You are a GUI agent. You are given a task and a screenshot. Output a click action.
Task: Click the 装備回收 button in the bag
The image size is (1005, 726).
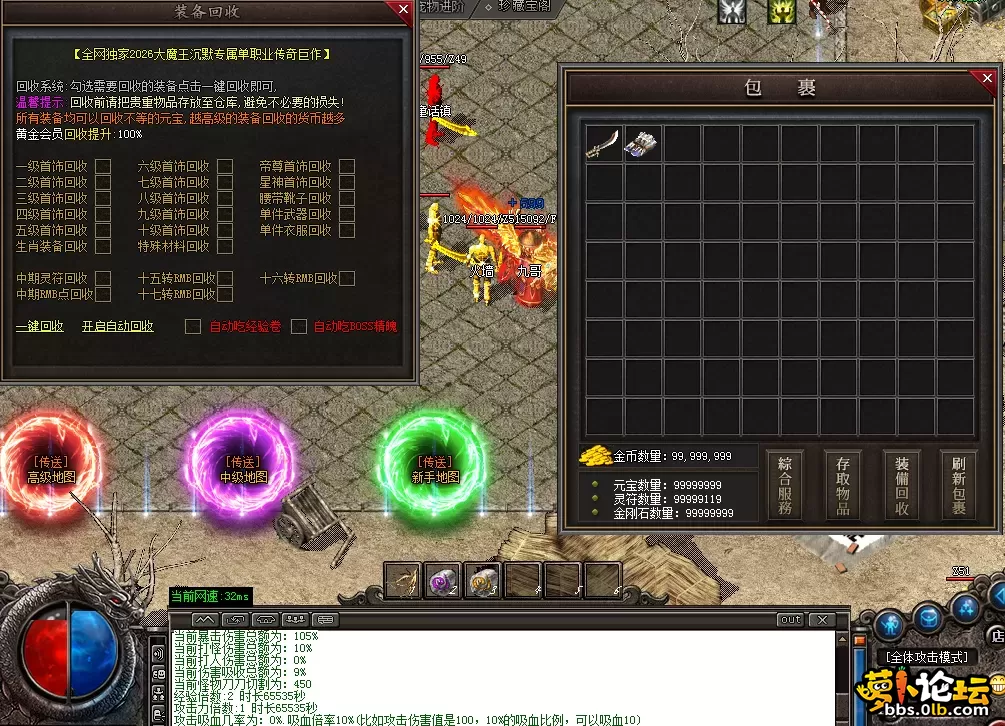(902, 486)
